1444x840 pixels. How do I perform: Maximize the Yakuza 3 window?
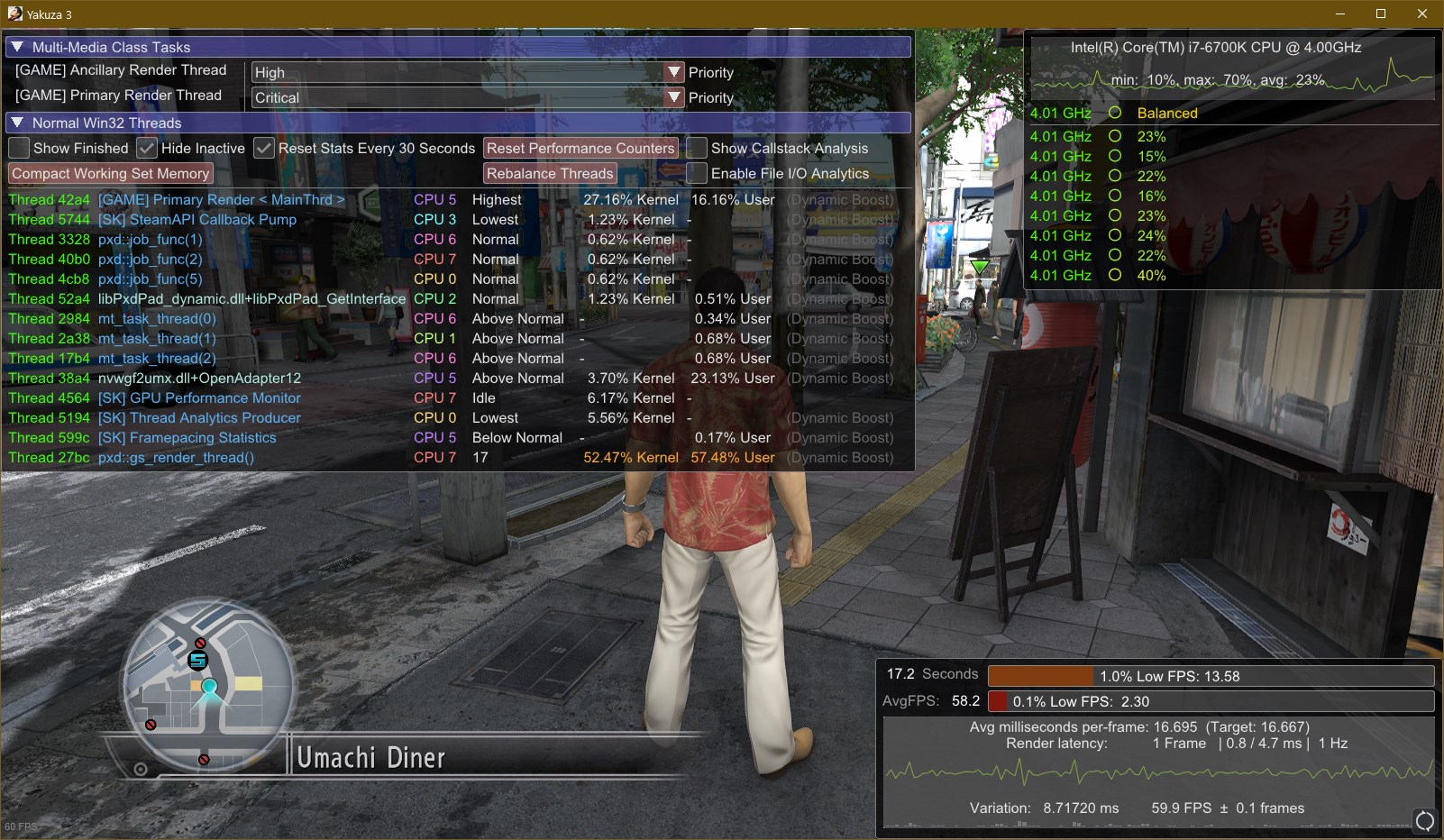[1381, 14]
